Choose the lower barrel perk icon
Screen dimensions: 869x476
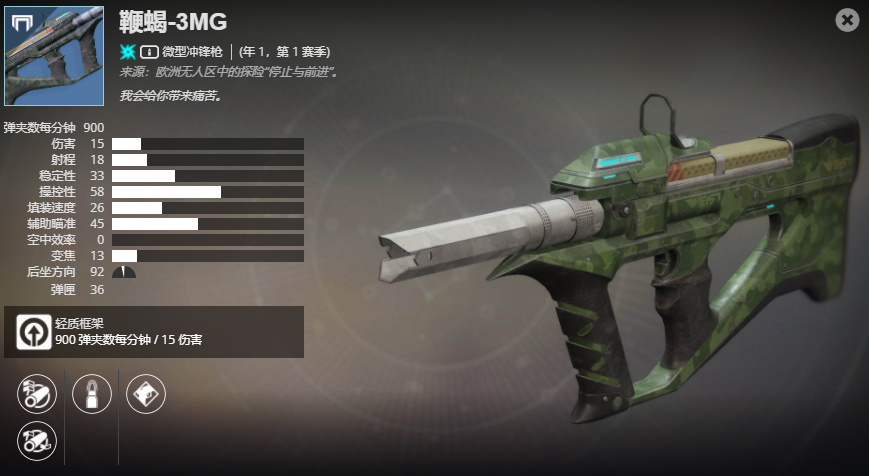pyautogui.click(x=37, y=440)
